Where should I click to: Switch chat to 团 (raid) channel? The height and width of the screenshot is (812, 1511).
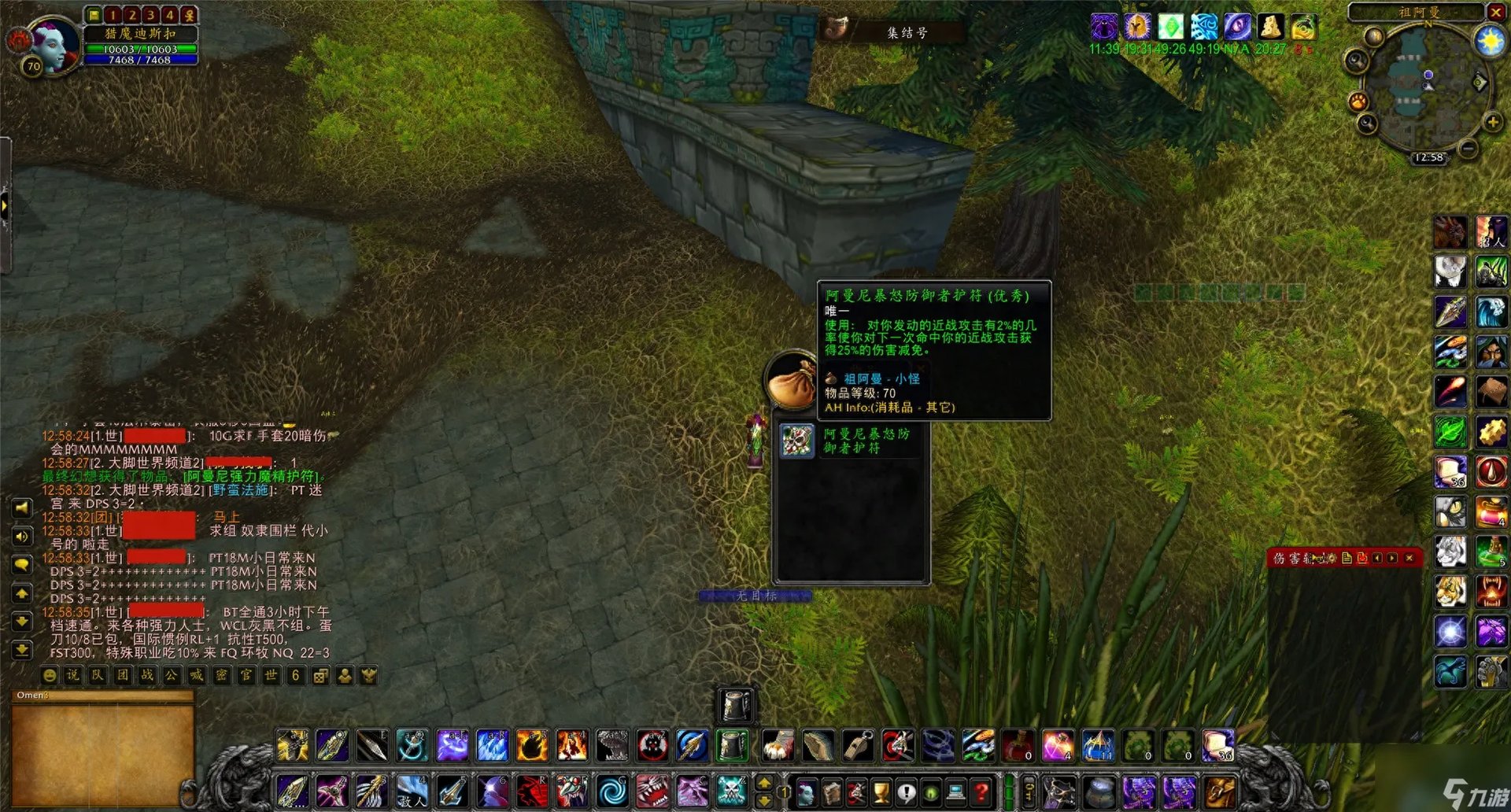point(123,675)
